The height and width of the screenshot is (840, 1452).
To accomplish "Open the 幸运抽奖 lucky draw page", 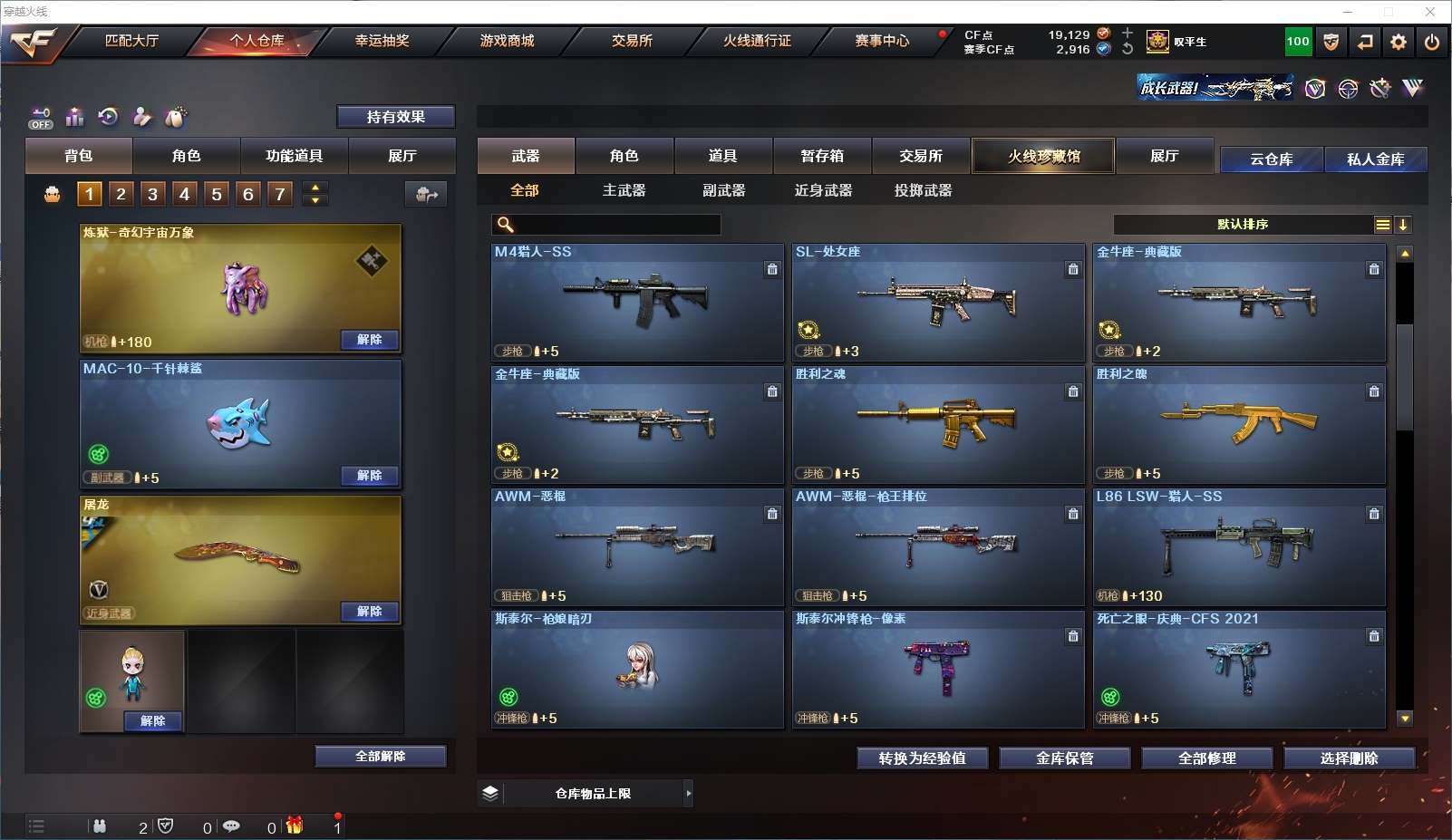I will pos(382,41).
